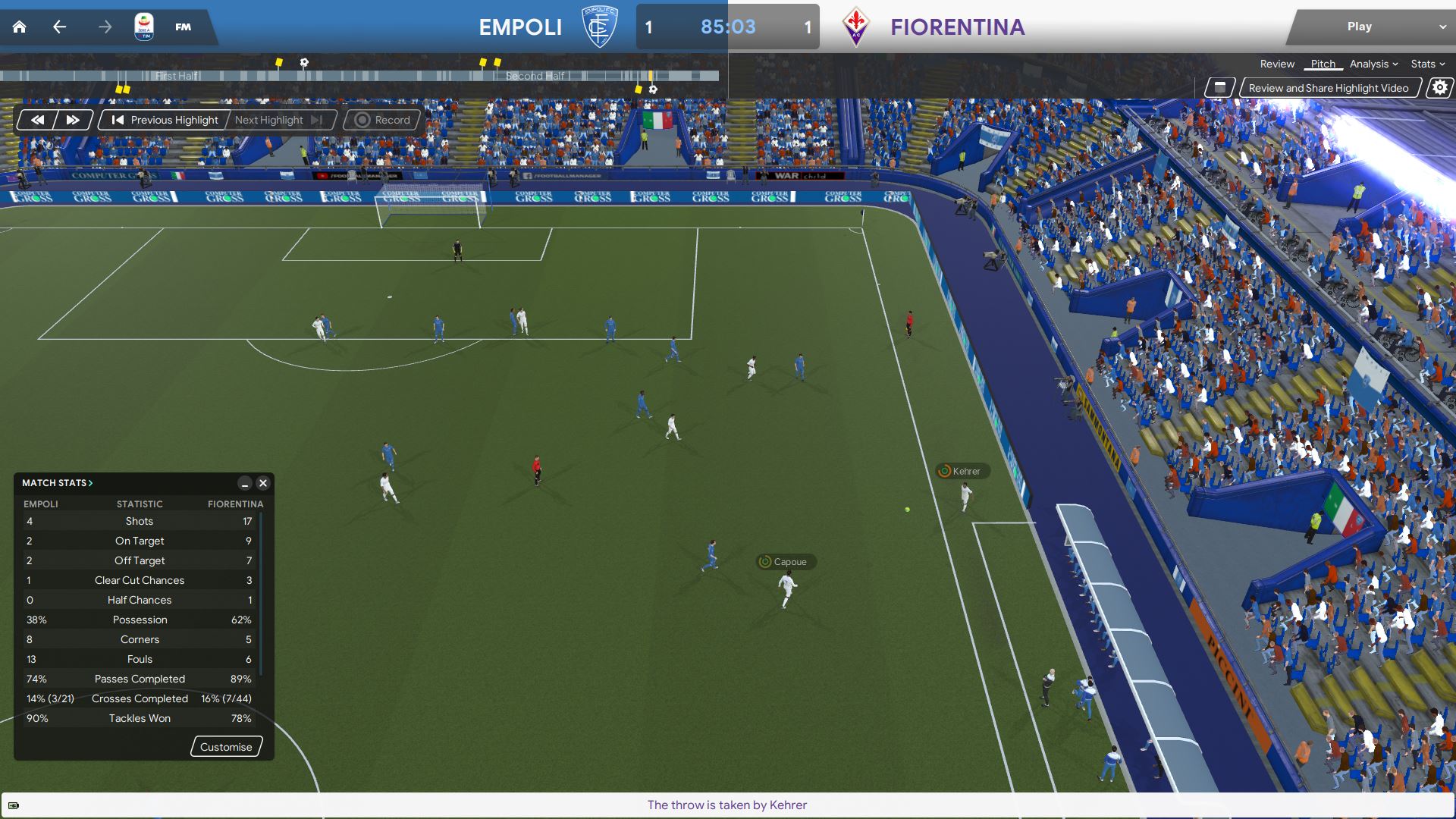1456x819 pixels.
Task: Navigate back with the left arrow
Action: tap(60, 27)
